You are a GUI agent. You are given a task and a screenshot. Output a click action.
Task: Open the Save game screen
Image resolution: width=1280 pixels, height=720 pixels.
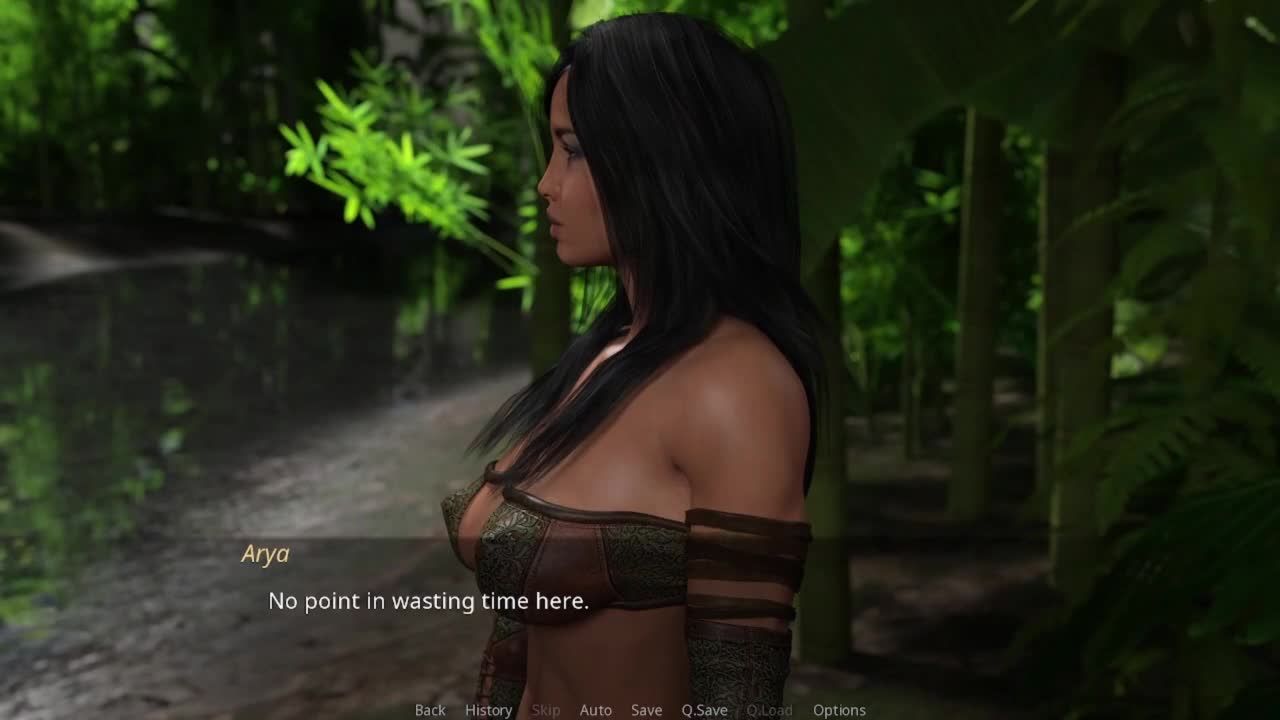tap(646, 710)
